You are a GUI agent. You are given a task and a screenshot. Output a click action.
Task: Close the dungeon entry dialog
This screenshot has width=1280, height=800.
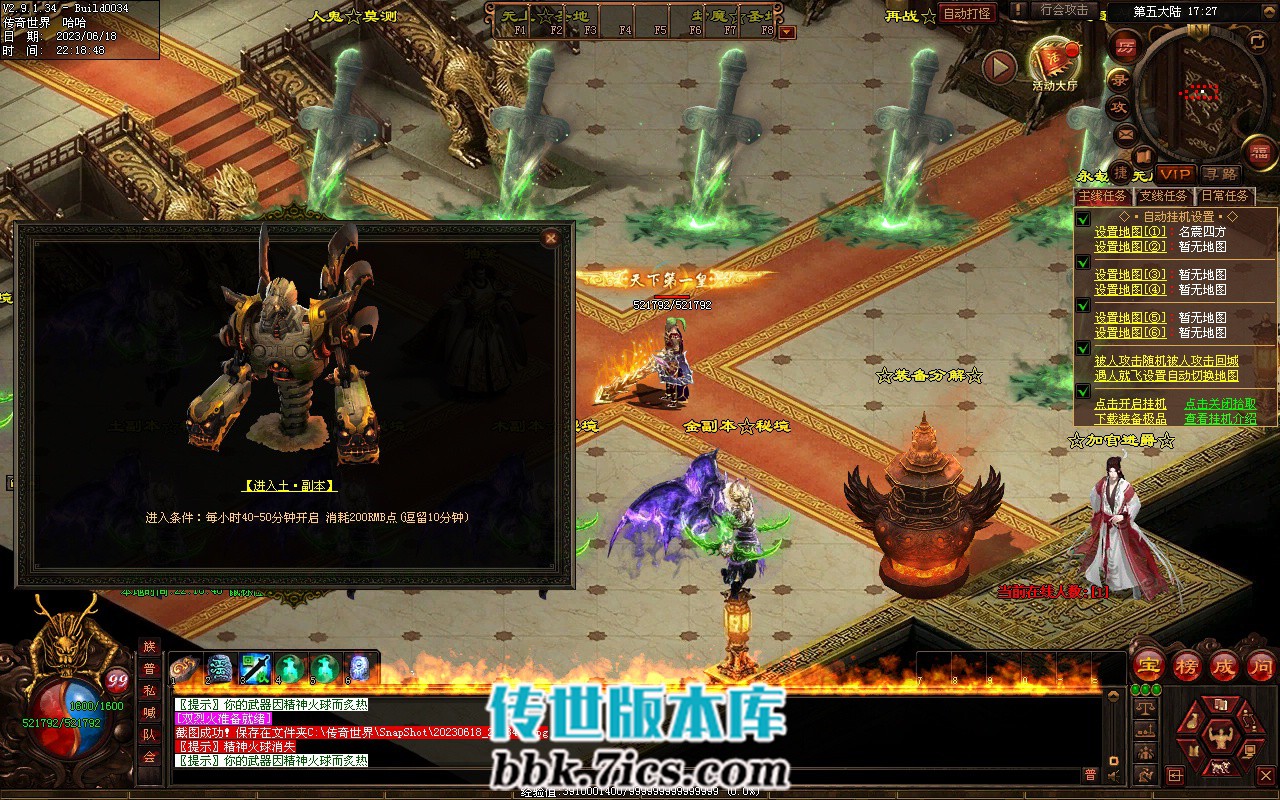point(549,238)
